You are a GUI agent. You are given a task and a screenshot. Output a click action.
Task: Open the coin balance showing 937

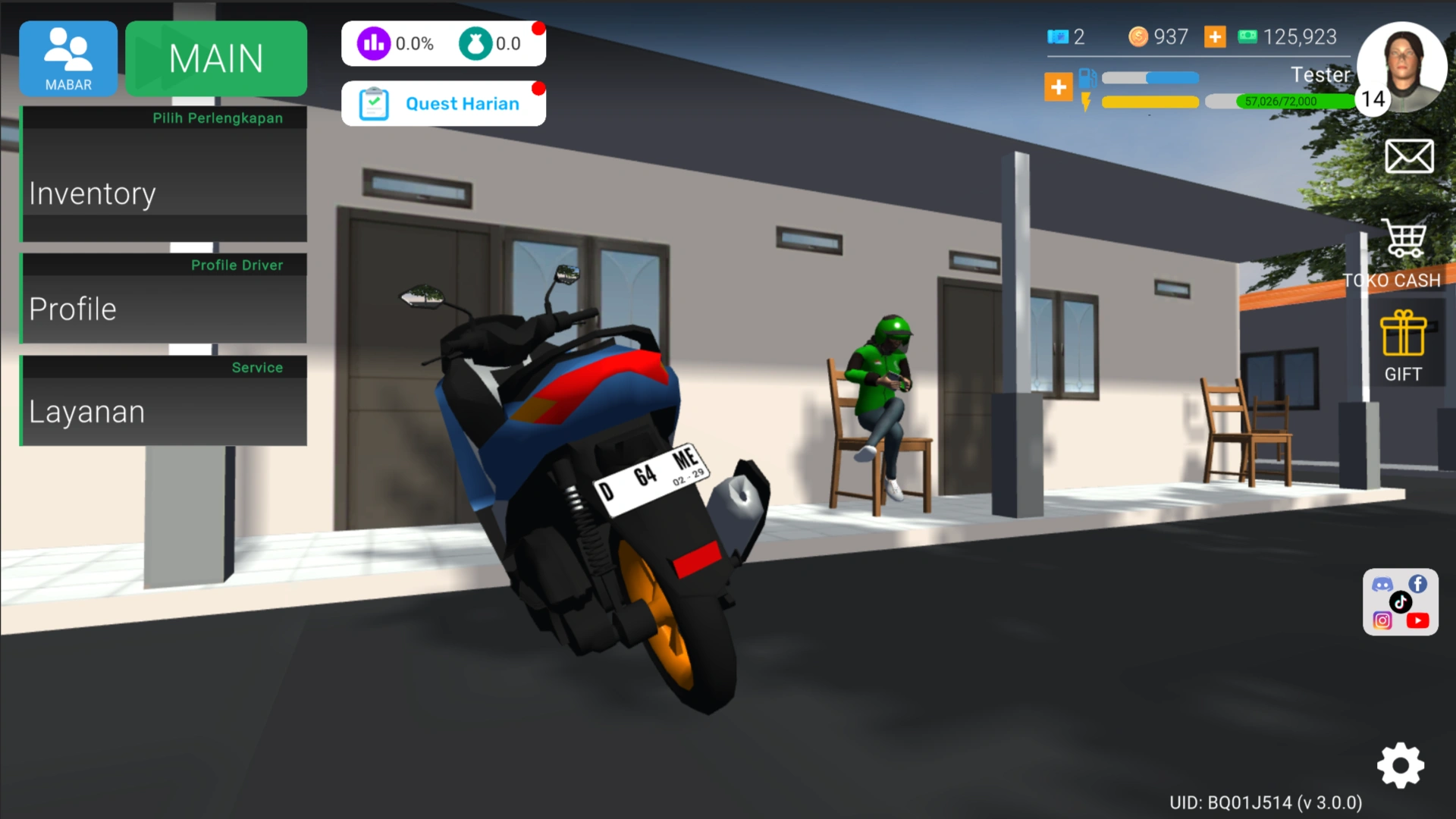tap(1140, 36)
